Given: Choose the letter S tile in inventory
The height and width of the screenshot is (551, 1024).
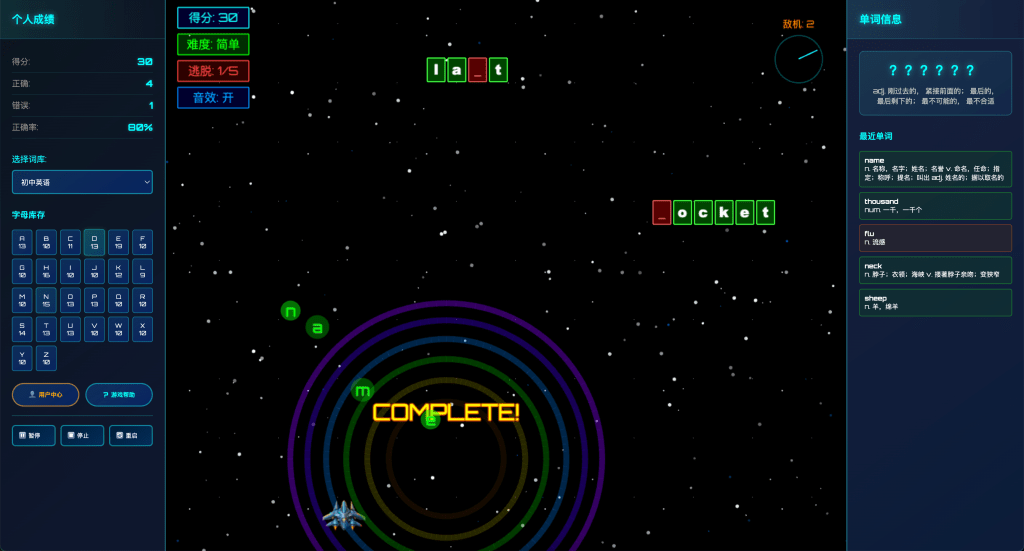Looking at the screenshot, I should coord(22,329).
